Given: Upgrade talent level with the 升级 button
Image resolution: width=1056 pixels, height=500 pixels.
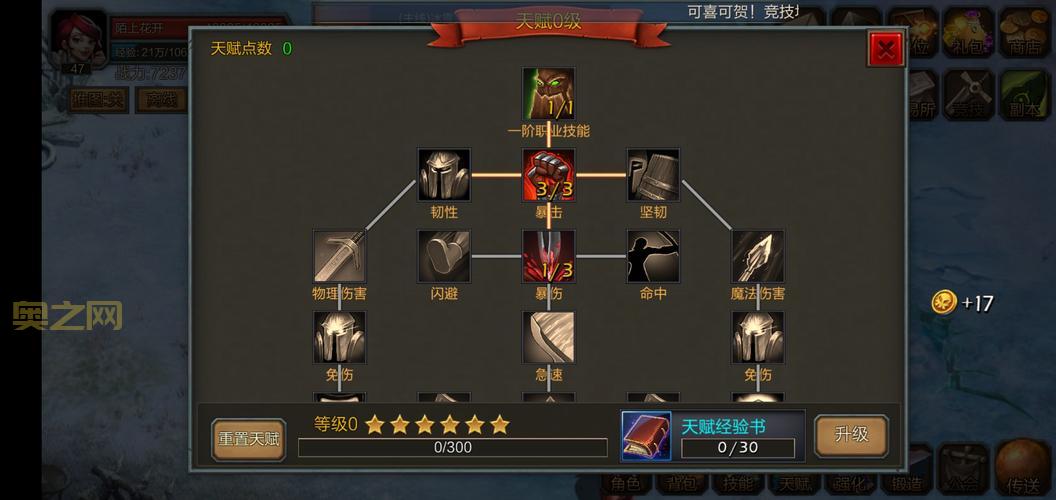Looking at the screenshot, I should (851, 436).
